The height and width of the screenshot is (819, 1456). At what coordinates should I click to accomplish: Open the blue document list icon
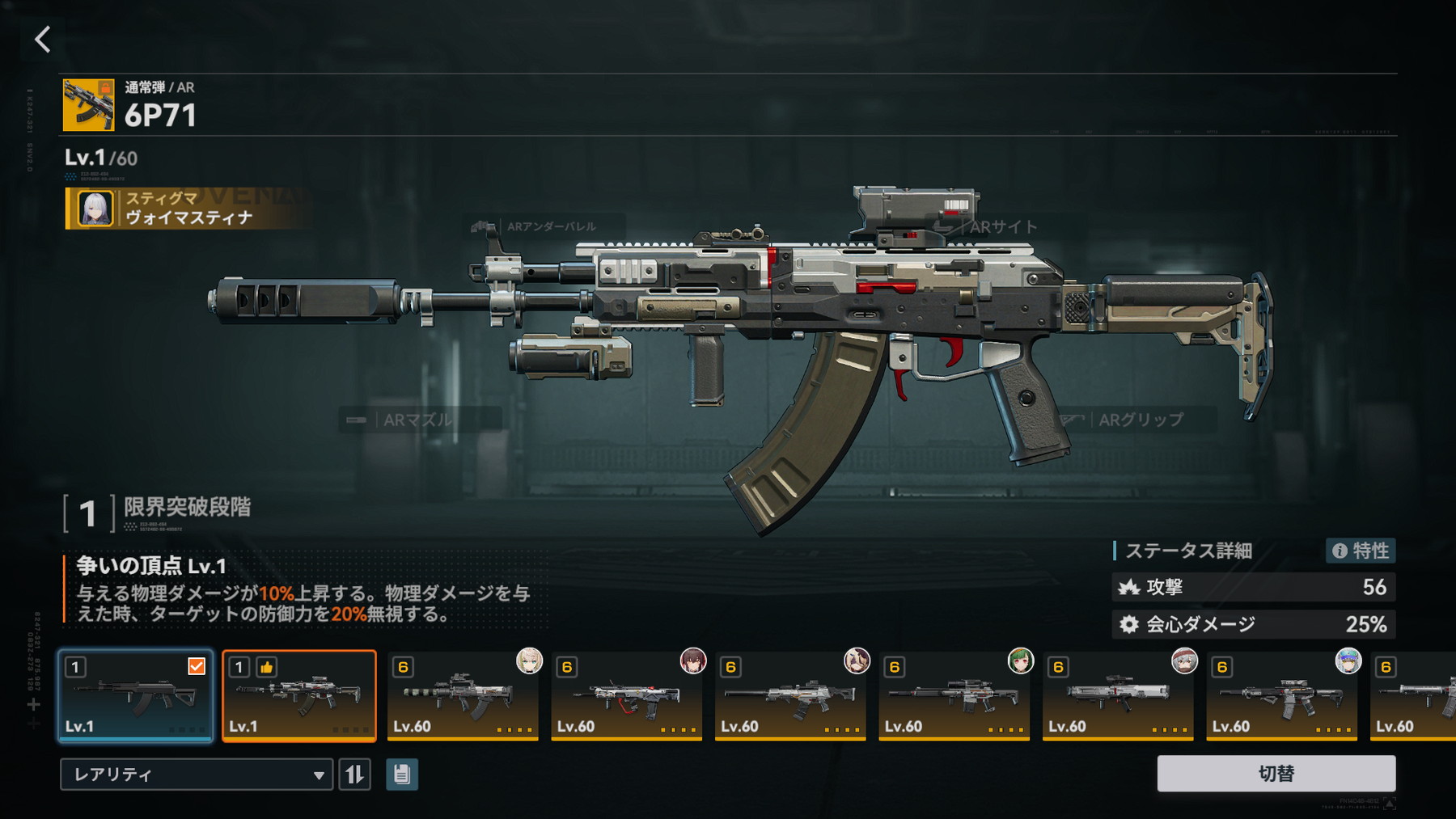(x=402, y=775)
